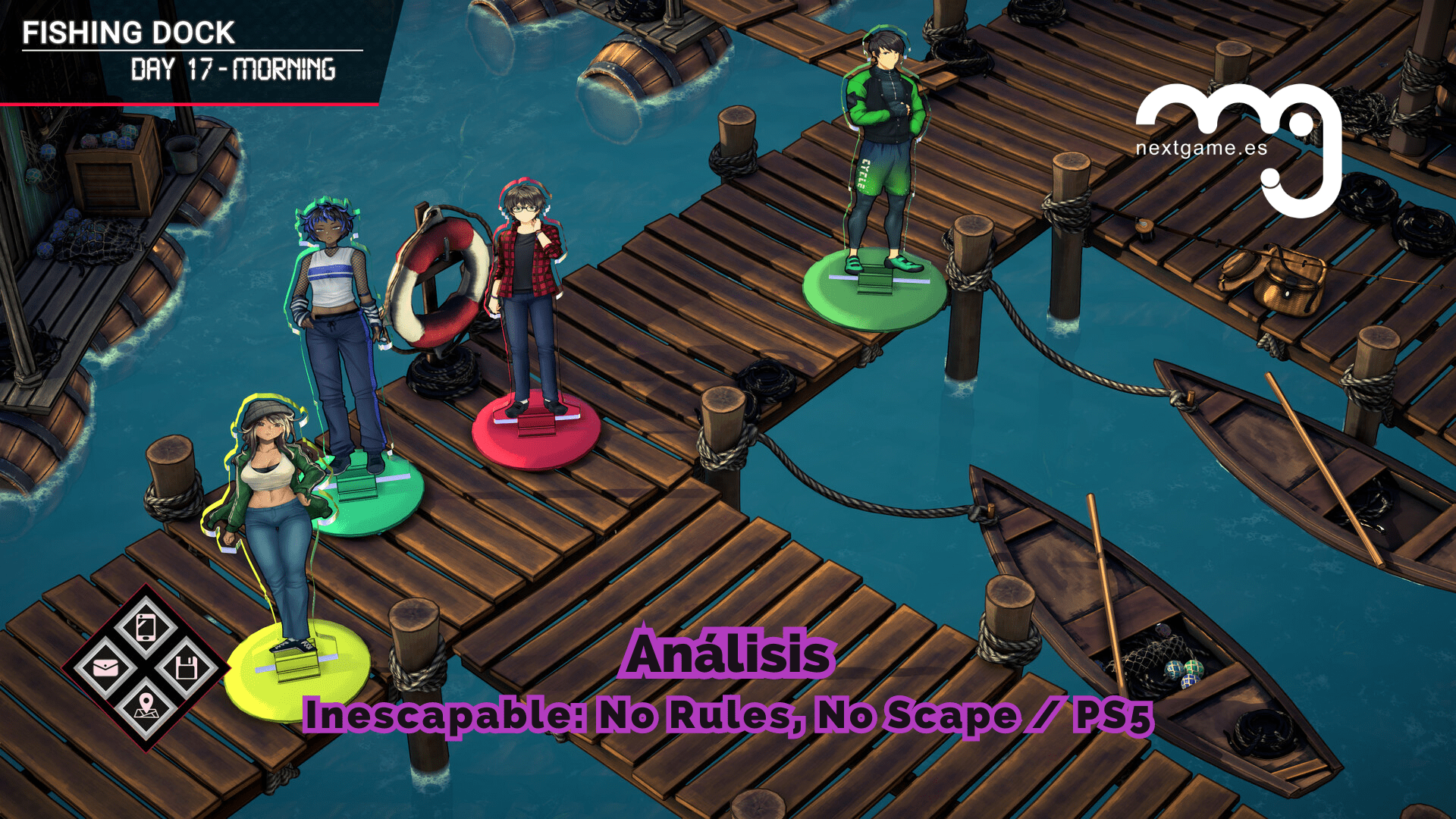Open the smartphone from the diamond menu
This screenshot has width=1456, height=819.
[x=146, y=628]
